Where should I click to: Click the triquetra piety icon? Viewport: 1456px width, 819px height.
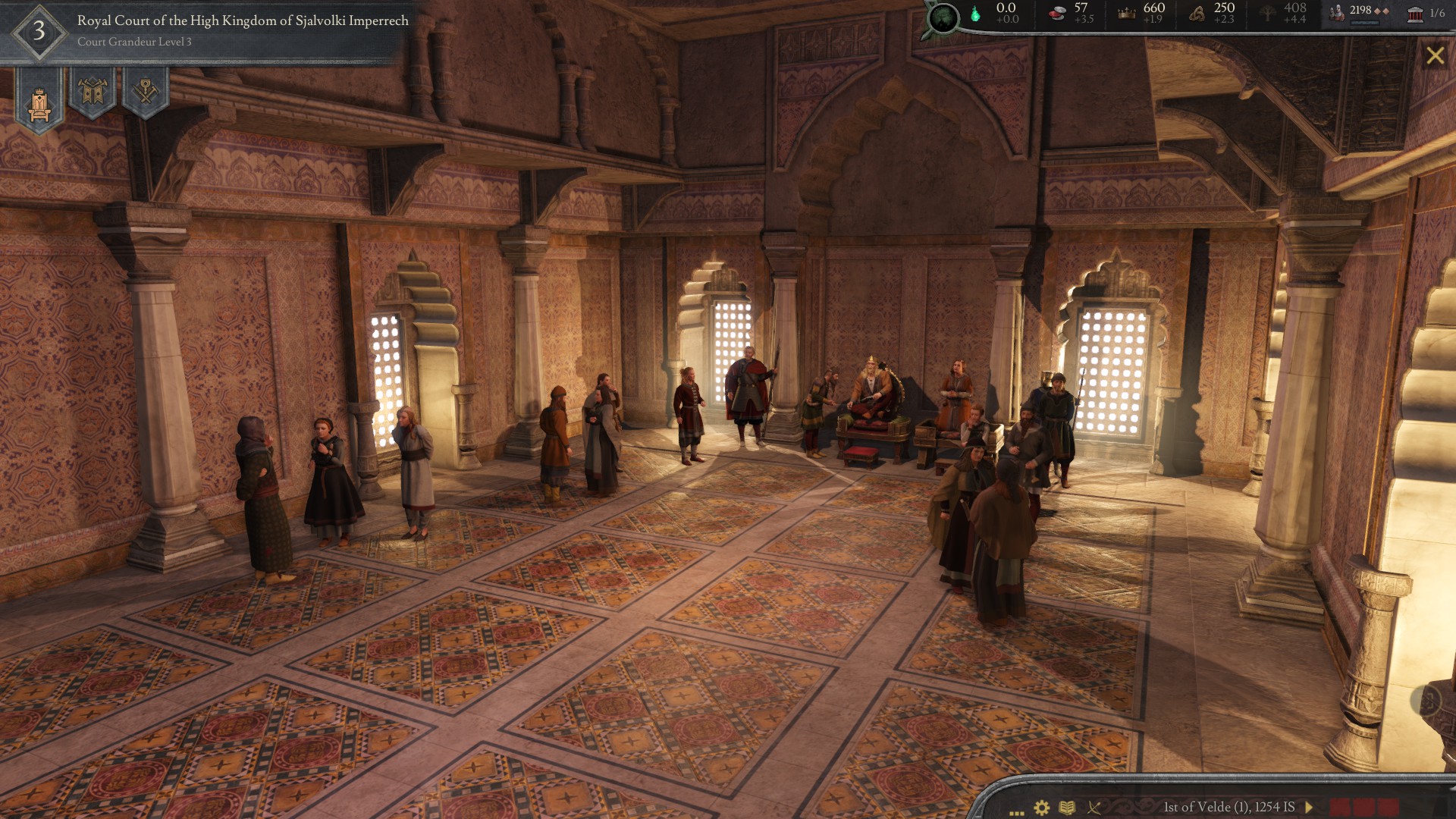(1197, 13)
